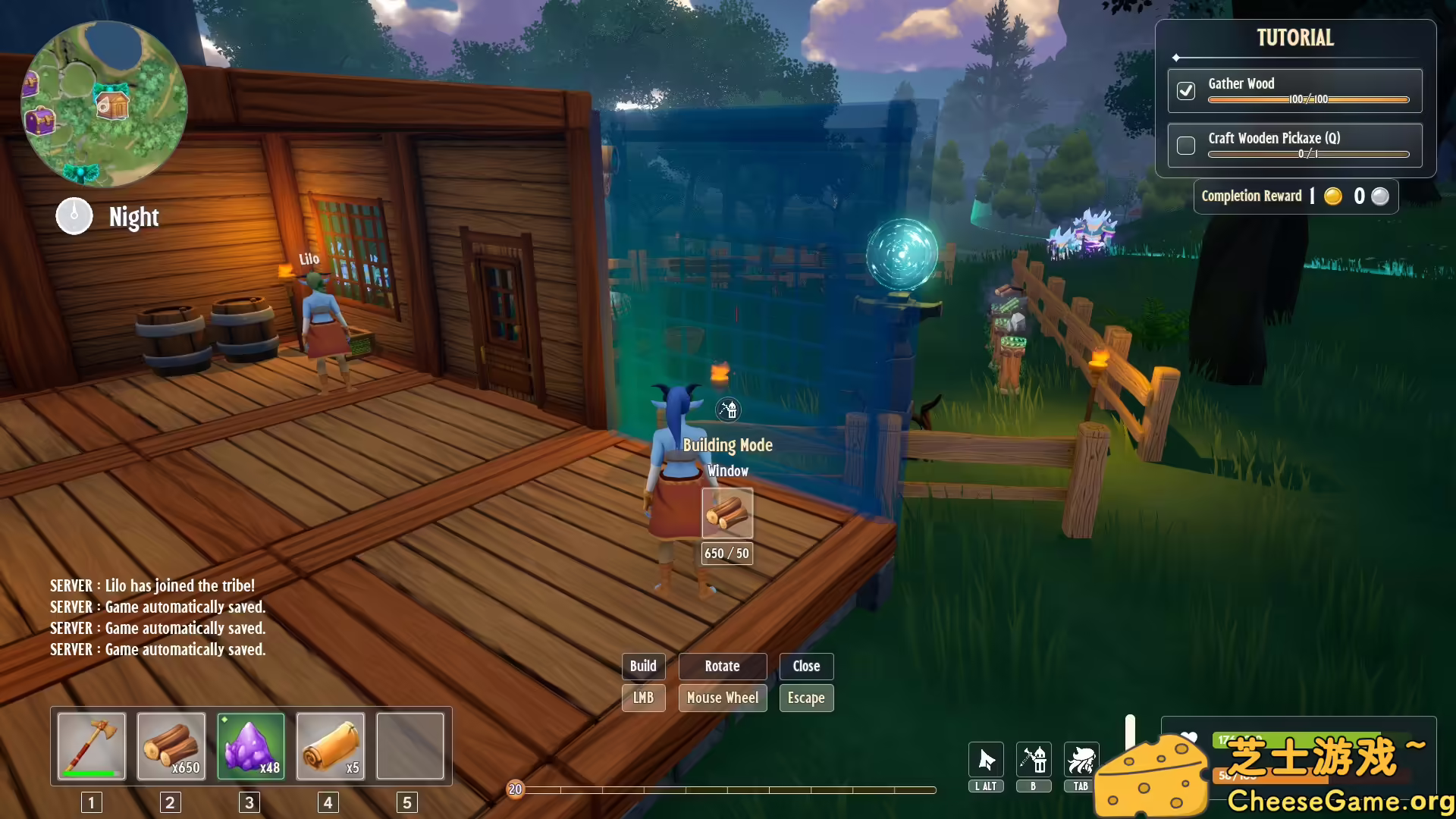Select the scroll x5 hotbar slot
Screen dimensions: 1456x819
click(331, 746)
